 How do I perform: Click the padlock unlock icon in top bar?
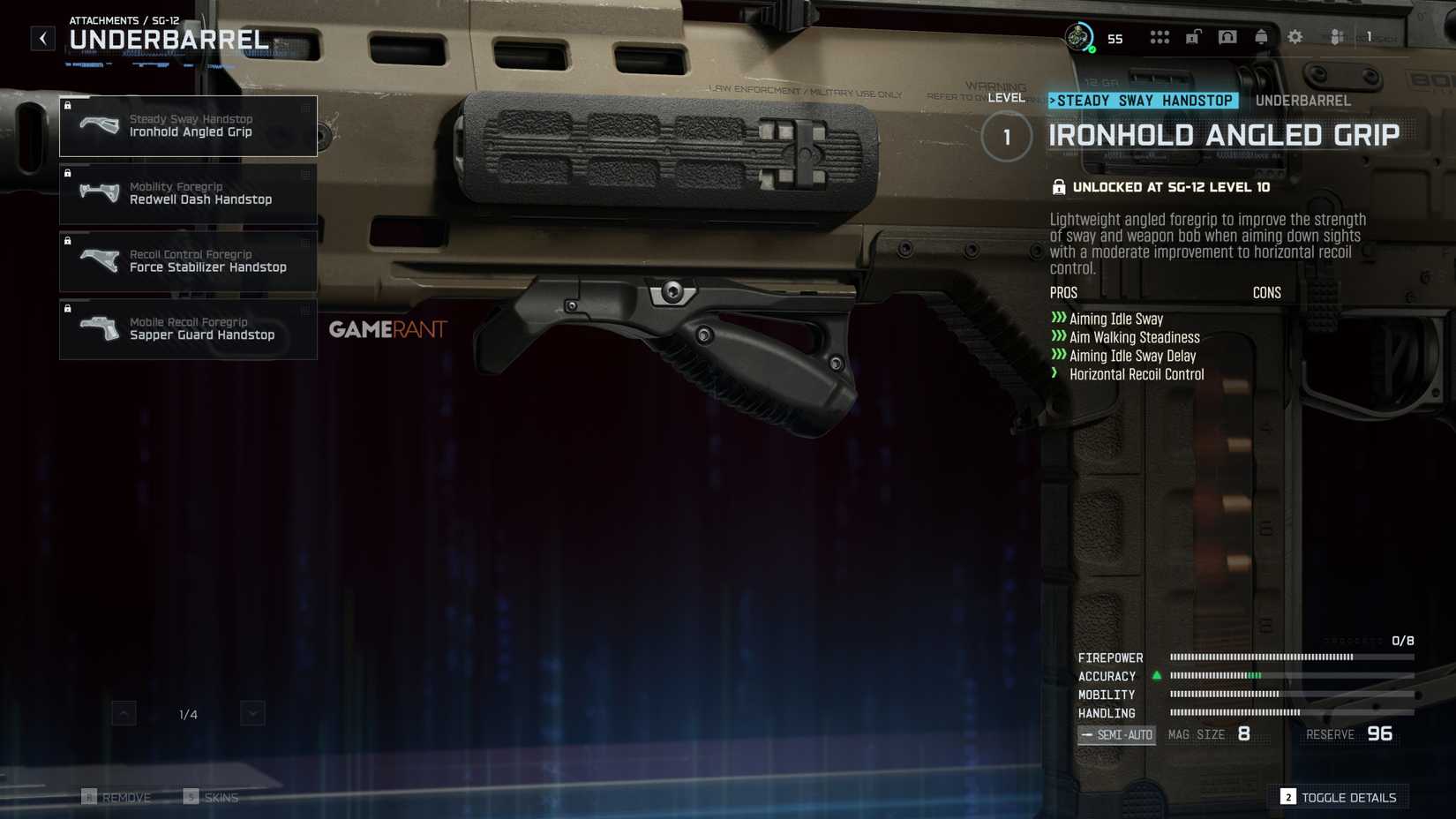(x=1194, y=37)
